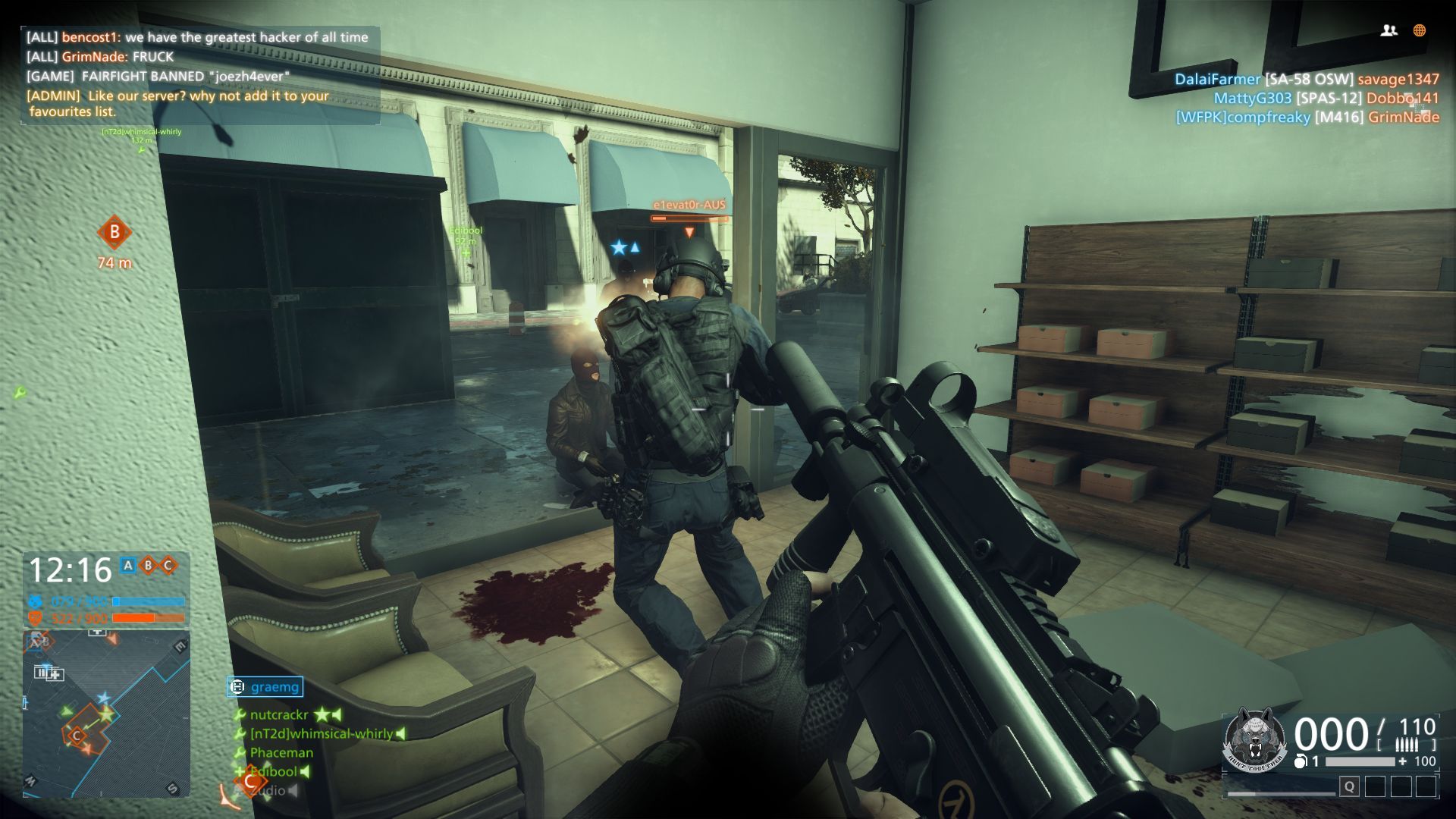
Task: Click objective C marker on the minimap
Action: click(76, 735)
